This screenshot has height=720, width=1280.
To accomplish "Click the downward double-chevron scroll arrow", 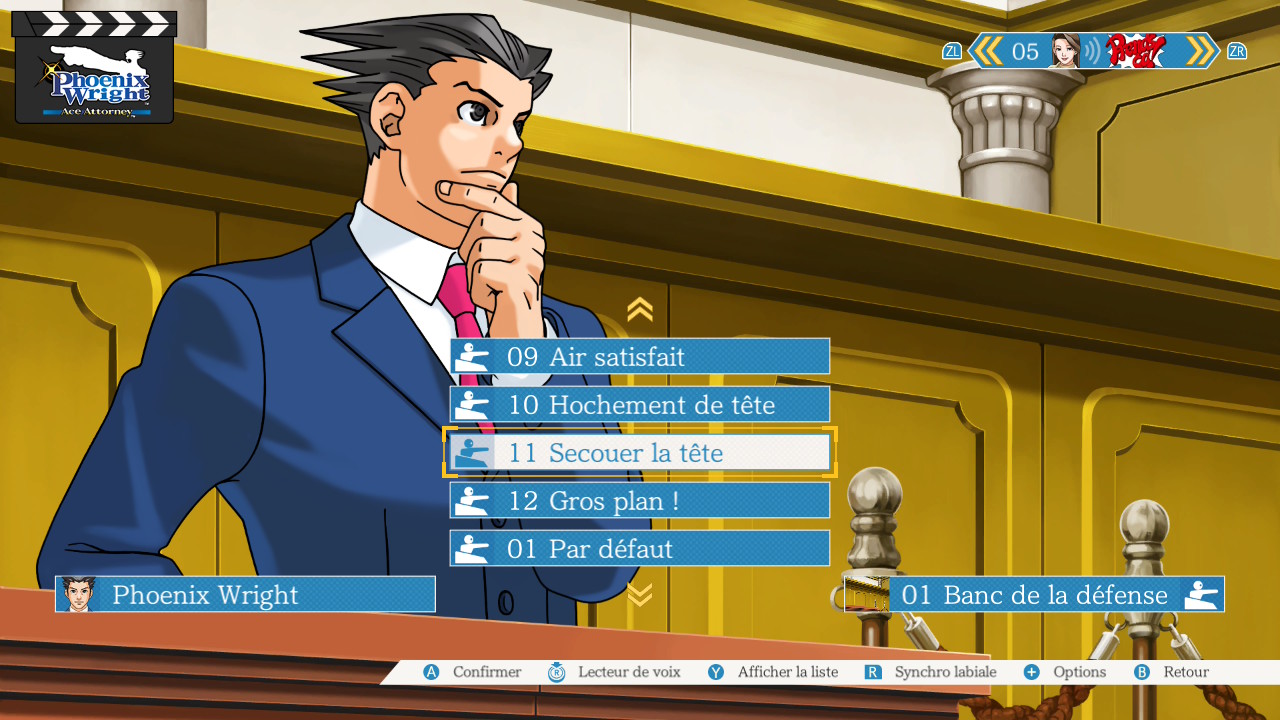I will 640,595.
